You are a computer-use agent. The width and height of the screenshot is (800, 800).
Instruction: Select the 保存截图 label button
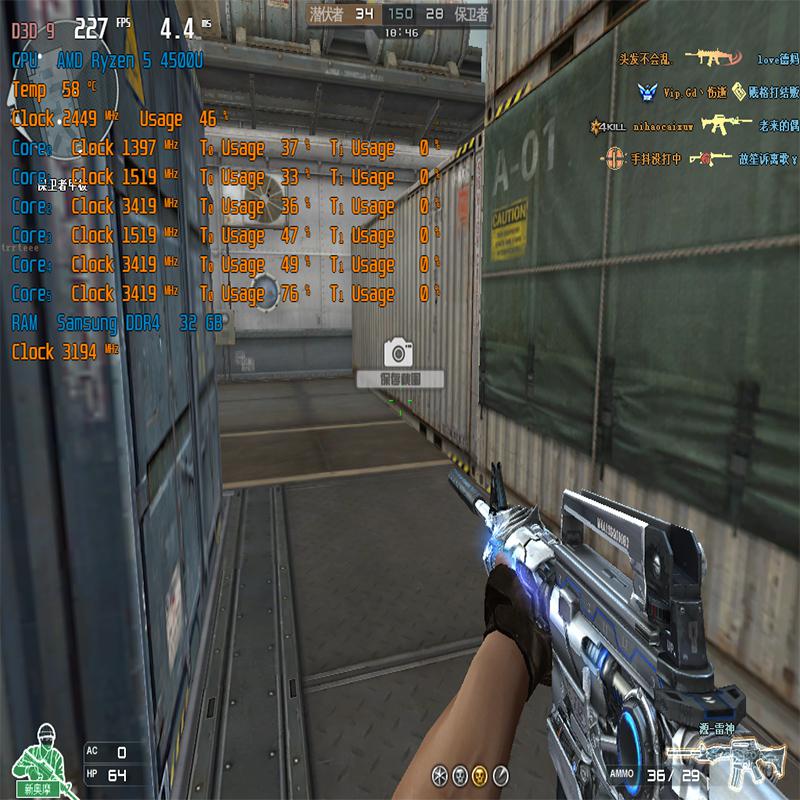coord(399,380)
